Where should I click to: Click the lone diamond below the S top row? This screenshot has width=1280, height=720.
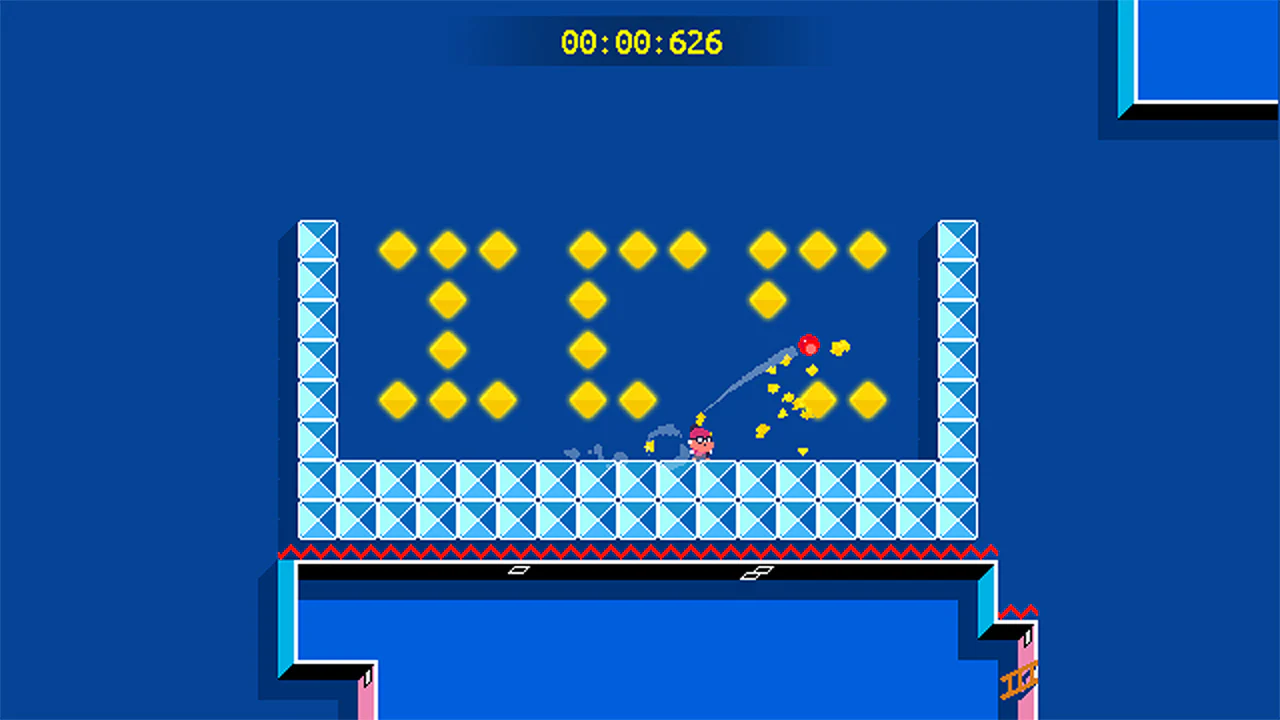point(768,298)
